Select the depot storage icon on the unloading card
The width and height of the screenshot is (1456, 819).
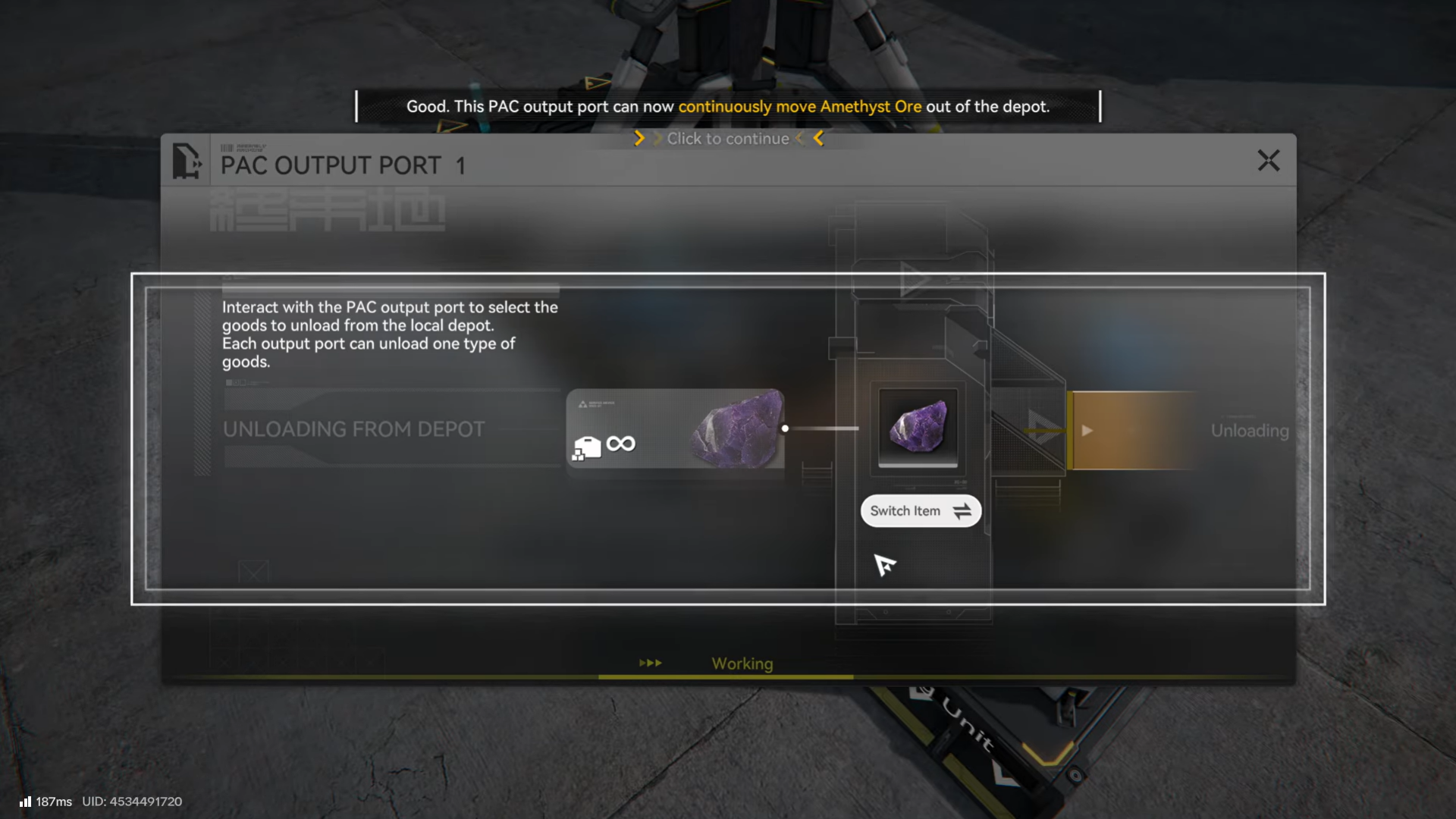pyautogui.click(x=588, y=447)
